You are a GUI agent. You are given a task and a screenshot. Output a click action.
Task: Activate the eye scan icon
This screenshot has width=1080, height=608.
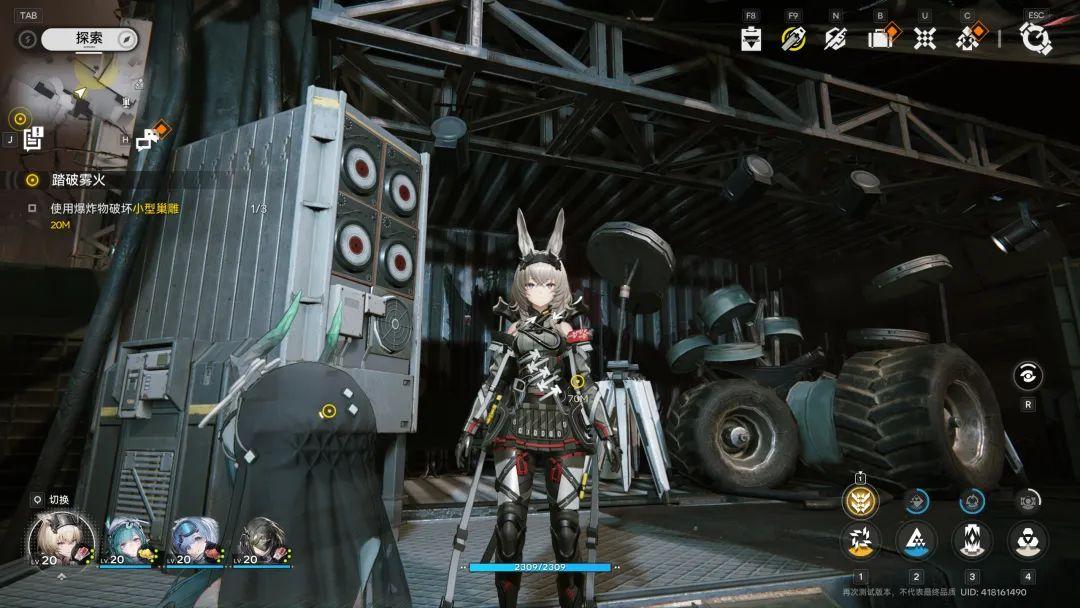1027,376
